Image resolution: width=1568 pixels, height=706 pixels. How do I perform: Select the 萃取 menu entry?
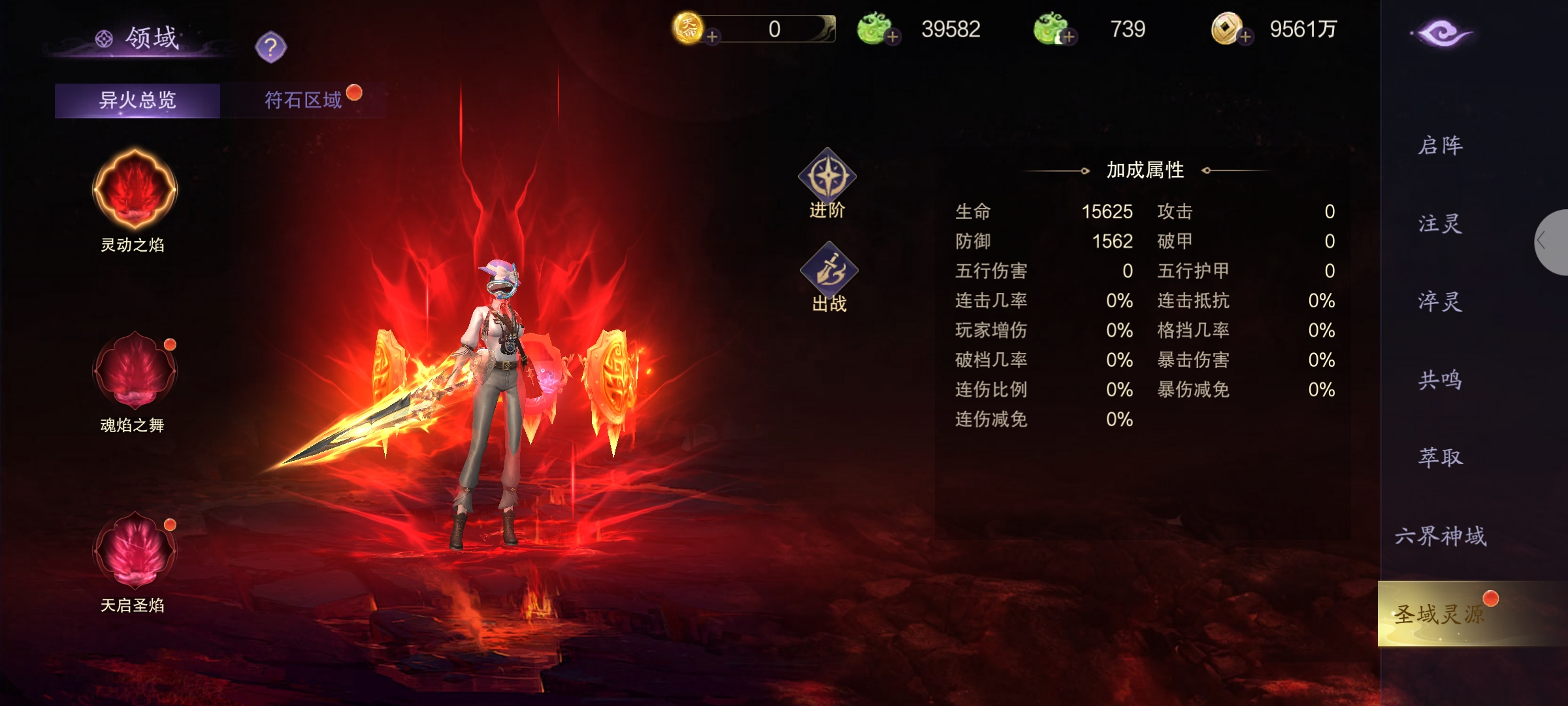click(1440, 458)
